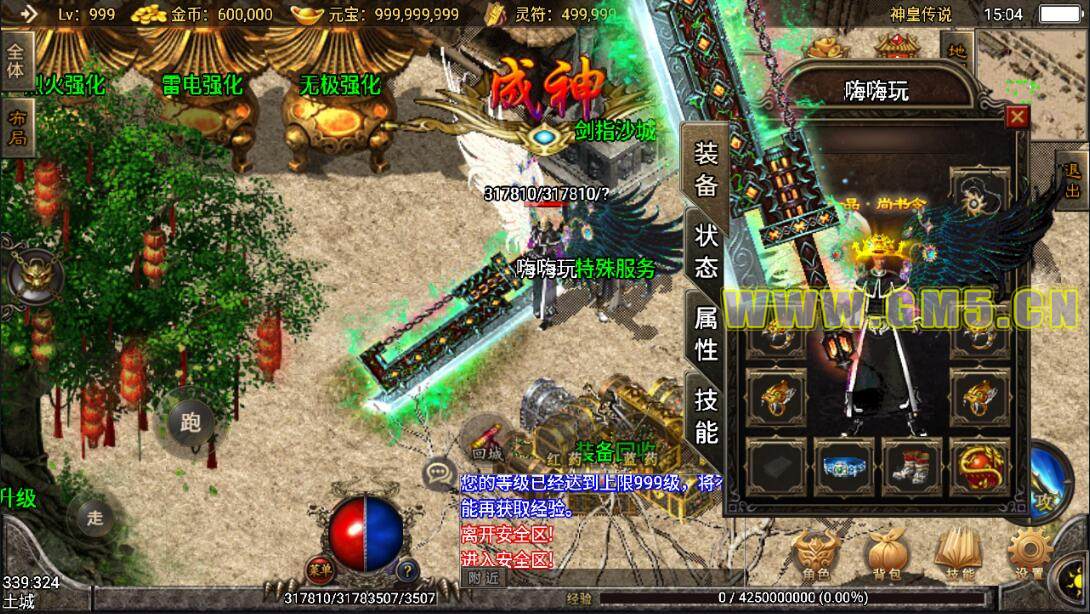Click the 布局 (Layout) button
1090x614 pixels.
click(16, 127)
